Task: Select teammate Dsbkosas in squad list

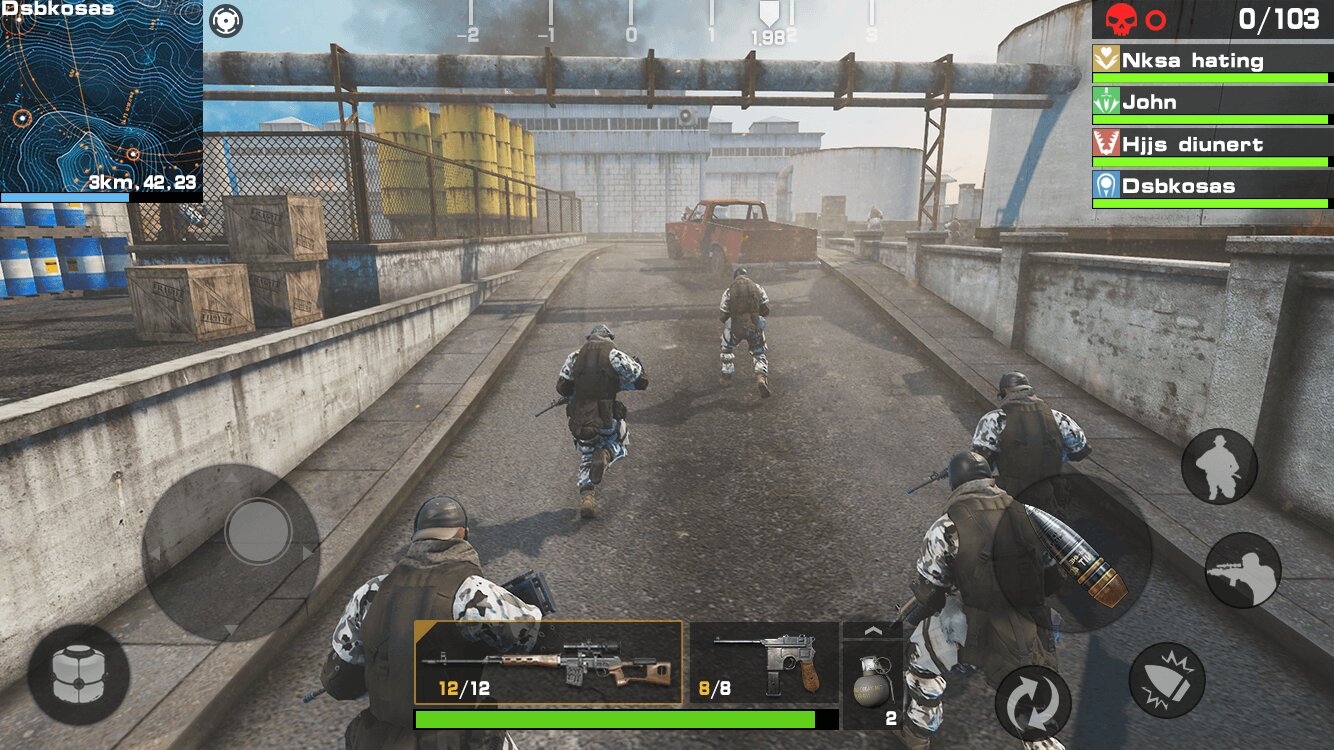Action: tap(1212, 188)
